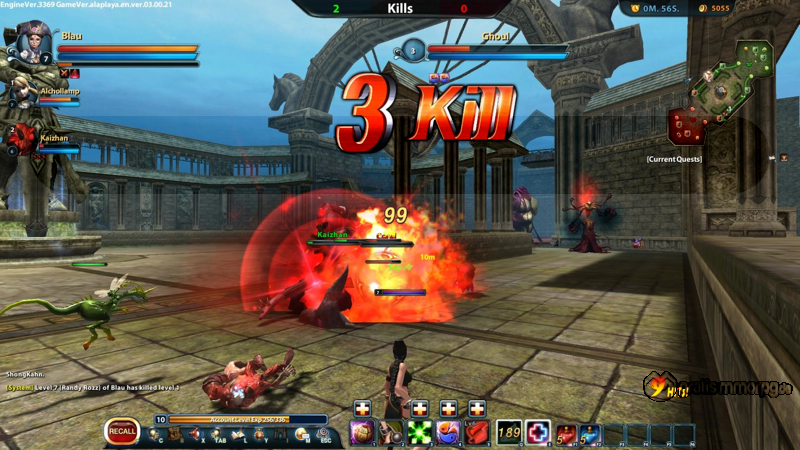
Task: Activate the green burst skill icon
Action: 419,433
